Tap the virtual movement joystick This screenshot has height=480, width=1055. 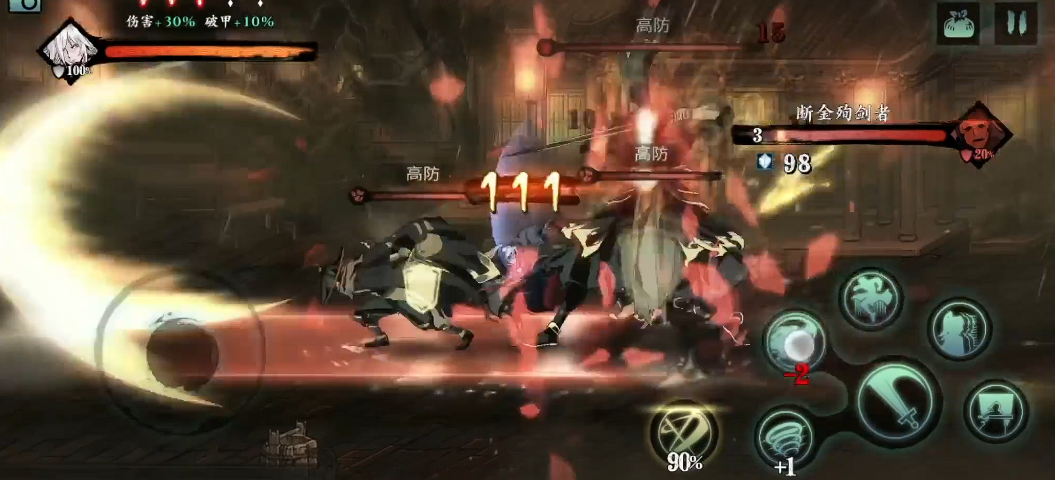pyautogui.click(x=181, y=349)
